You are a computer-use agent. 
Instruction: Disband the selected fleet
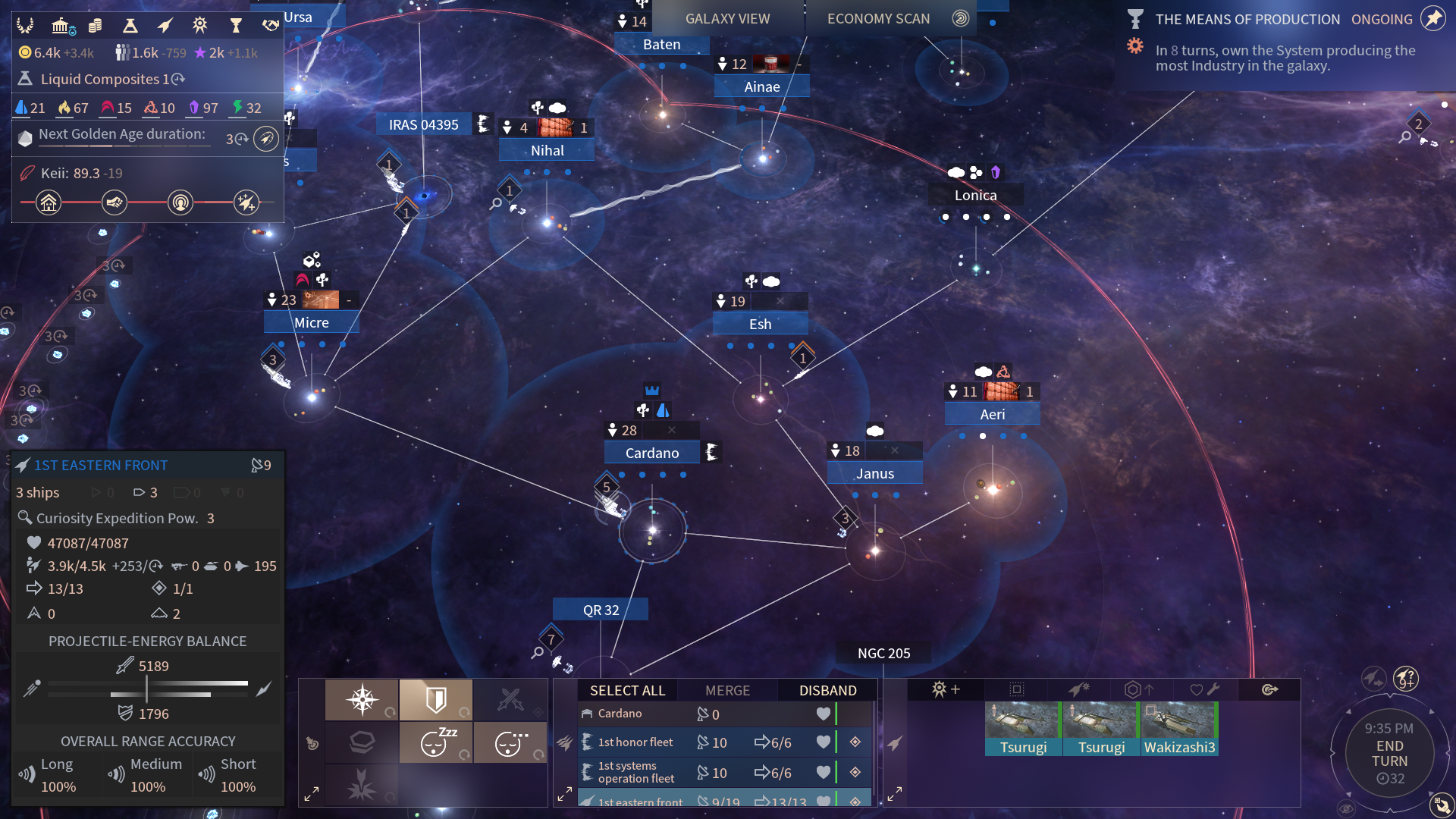tap(827, 690)
